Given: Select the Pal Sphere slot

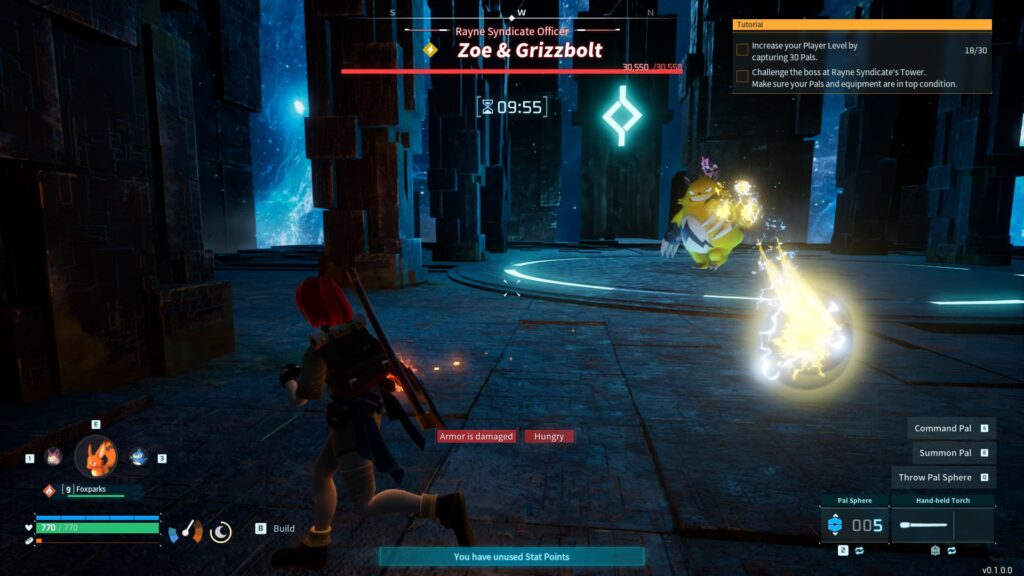Looking at the screenshot, I should (852, 524).
